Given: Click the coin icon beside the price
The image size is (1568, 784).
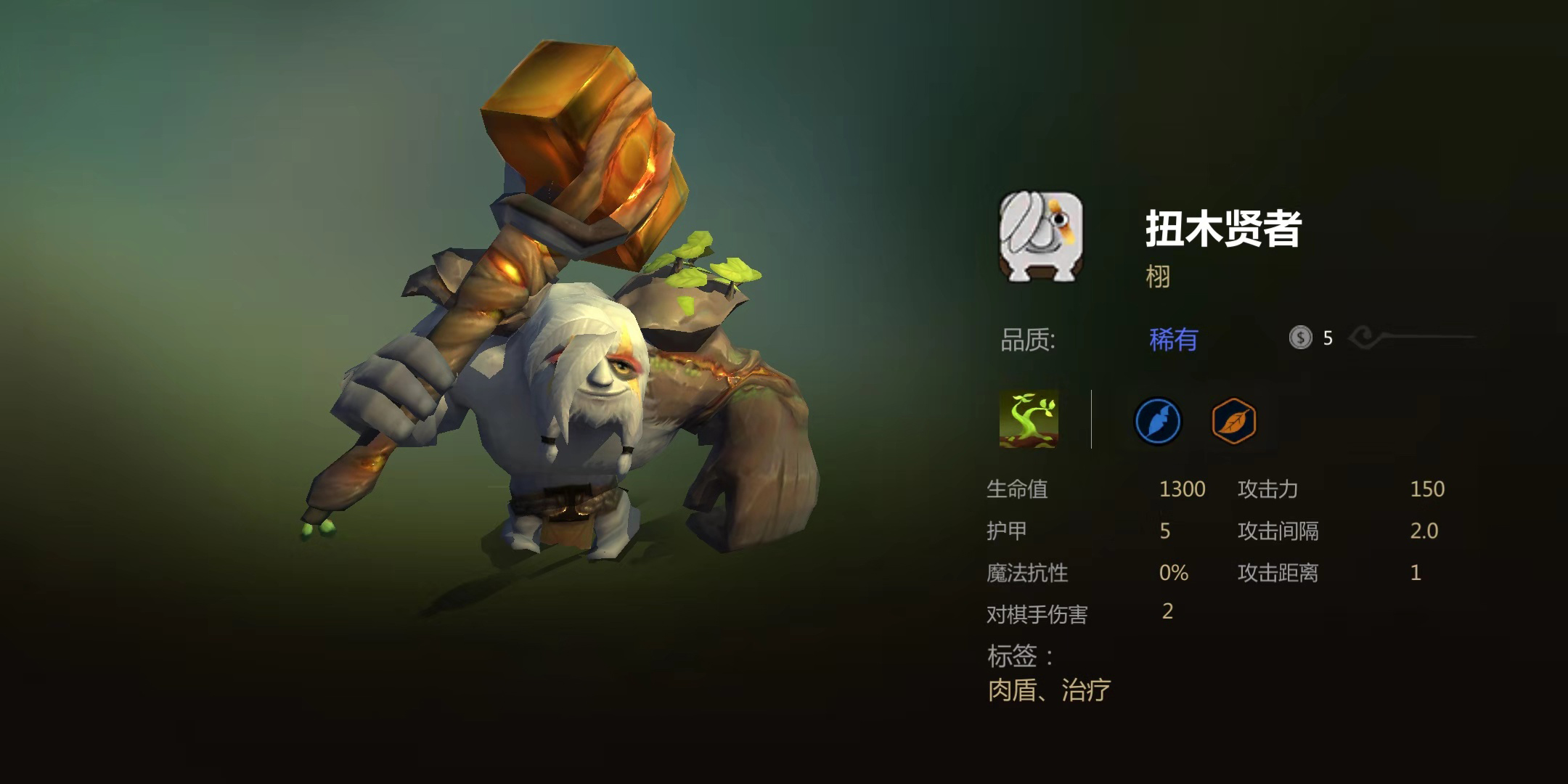Looking at the screenshot, I should point(1302,338).
